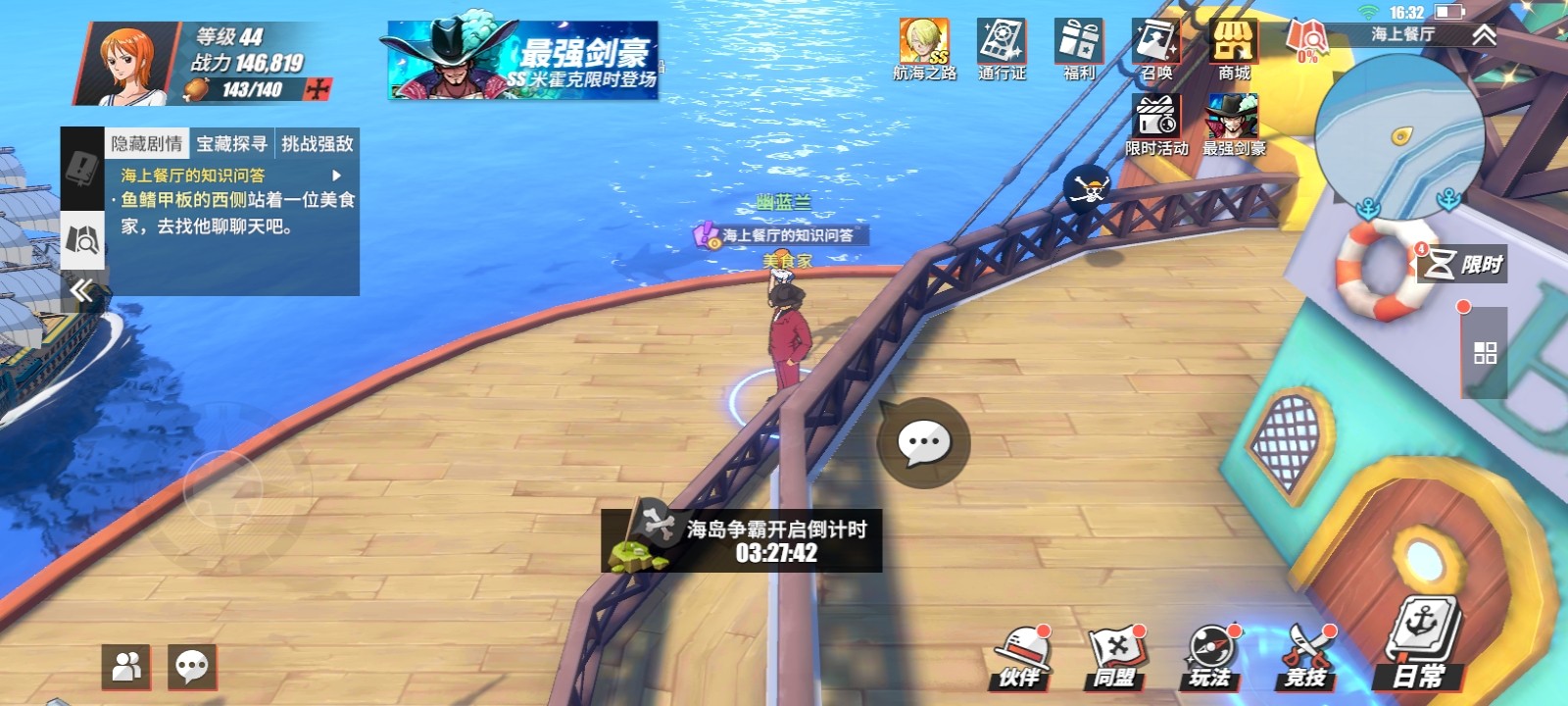Viewport: 1568px width, 706px height.
Task: Open the 同盟 alliance menu
Action: (1117, 652)
